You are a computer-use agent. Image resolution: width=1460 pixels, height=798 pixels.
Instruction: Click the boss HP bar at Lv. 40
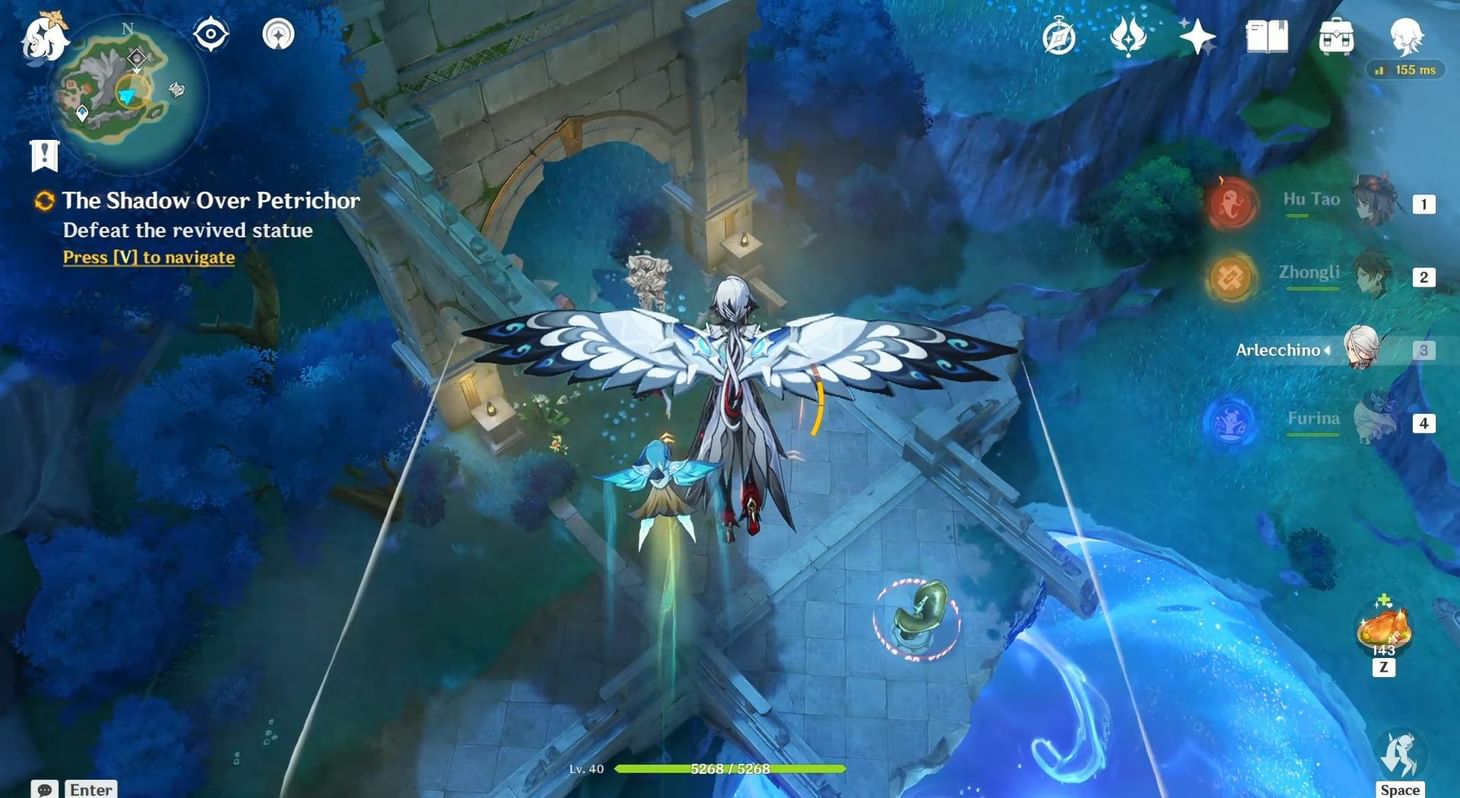pos(730,770)
